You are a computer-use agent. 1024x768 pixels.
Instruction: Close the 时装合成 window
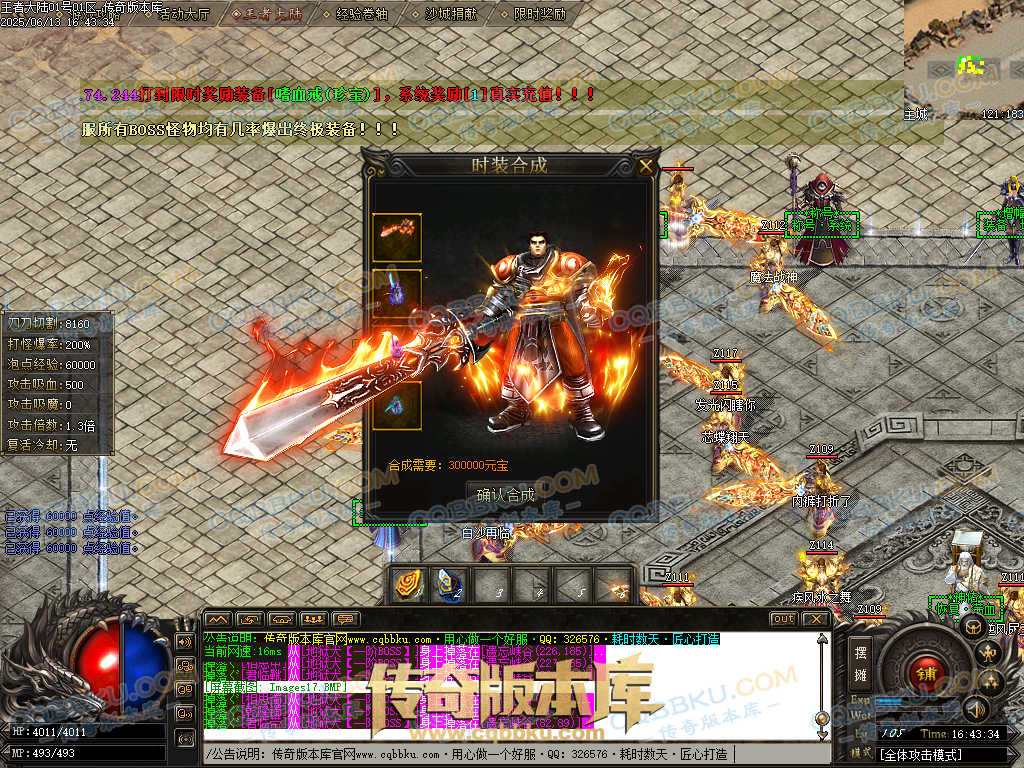point(646,166)
